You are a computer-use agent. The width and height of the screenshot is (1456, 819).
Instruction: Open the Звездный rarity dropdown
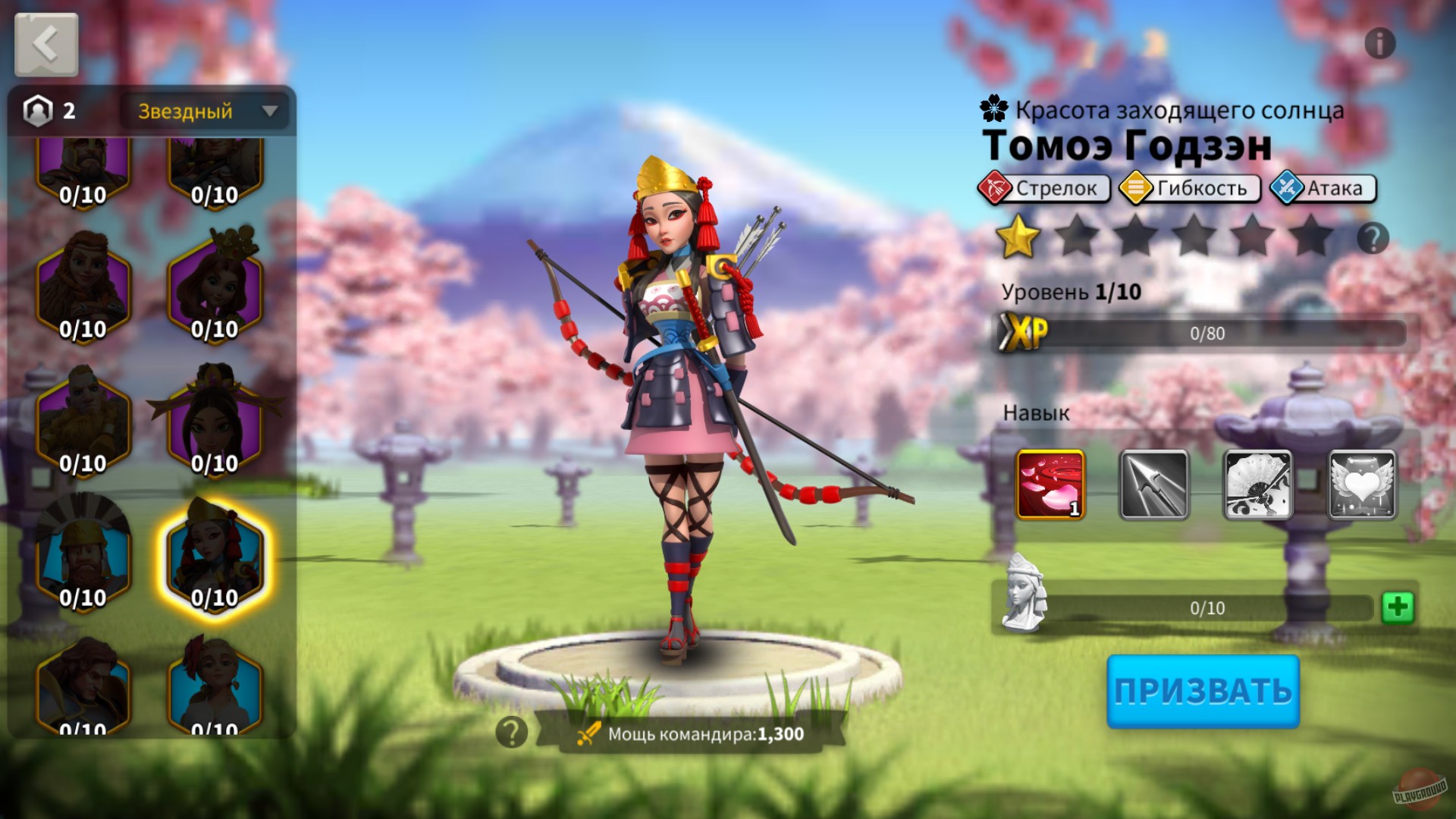pos(205,111)
